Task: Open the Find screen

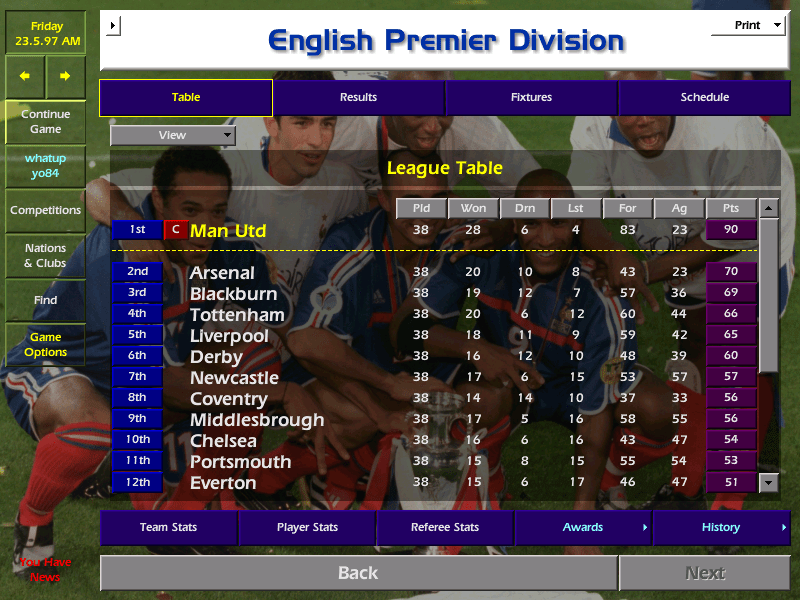Action: click(x=45, y=300)
